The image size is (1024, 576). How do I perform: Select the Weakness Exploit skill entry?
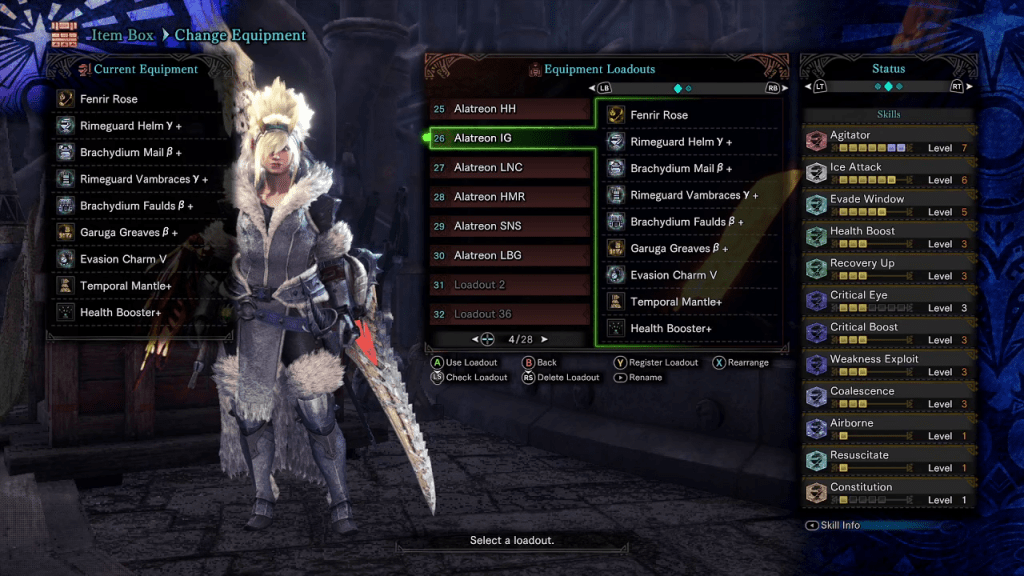pos(888,365)
